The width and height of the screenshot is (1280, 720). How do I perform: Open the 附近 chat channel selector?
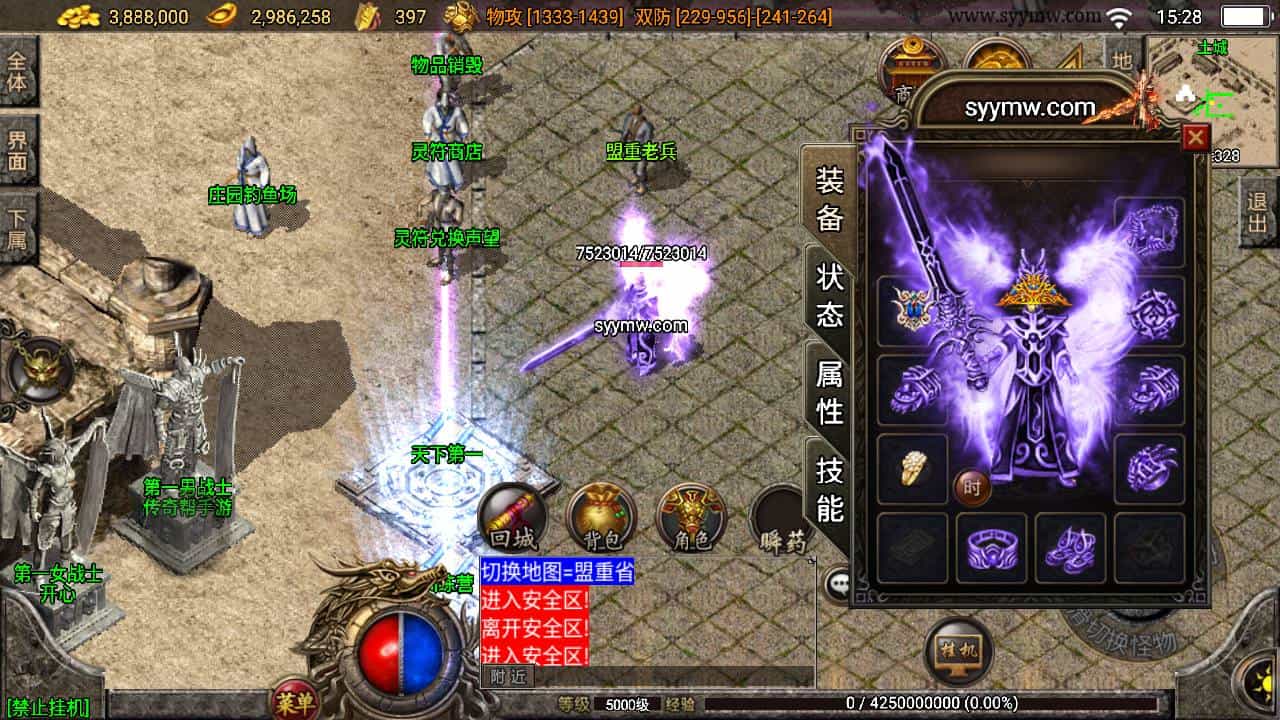pyautogui.click(x=508, y=677)
